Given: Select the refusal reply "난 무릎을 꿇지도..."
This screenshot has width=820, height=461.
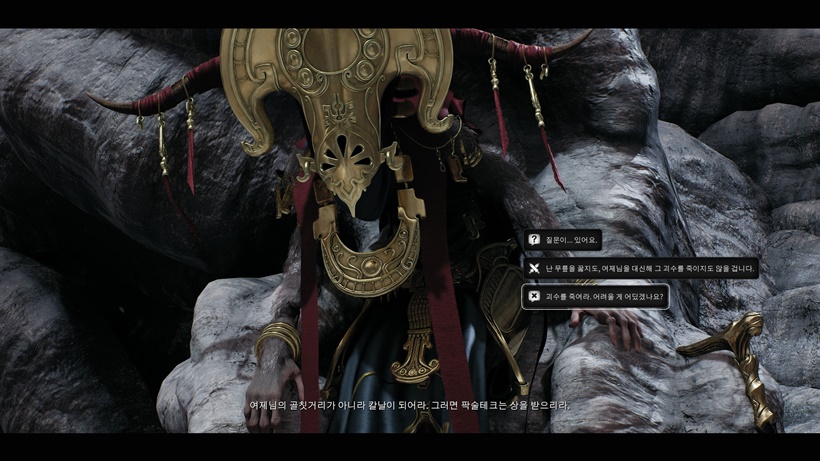Looking at the screenshot, I should (x=640, y=268).
